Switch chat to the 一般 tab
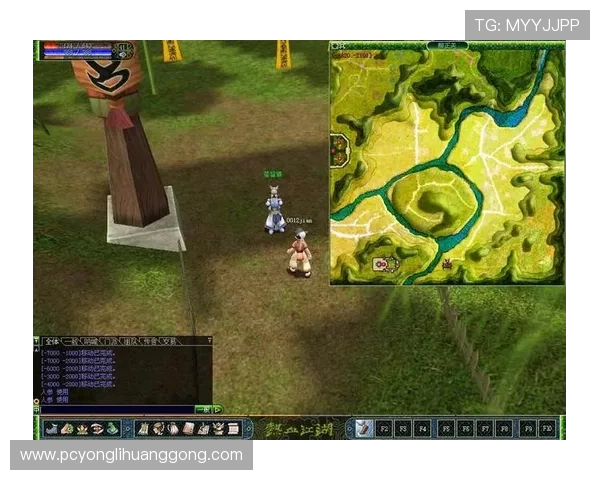Image resolution: width=600 pixels, height=480 pixels. click(x=70, y=341)
